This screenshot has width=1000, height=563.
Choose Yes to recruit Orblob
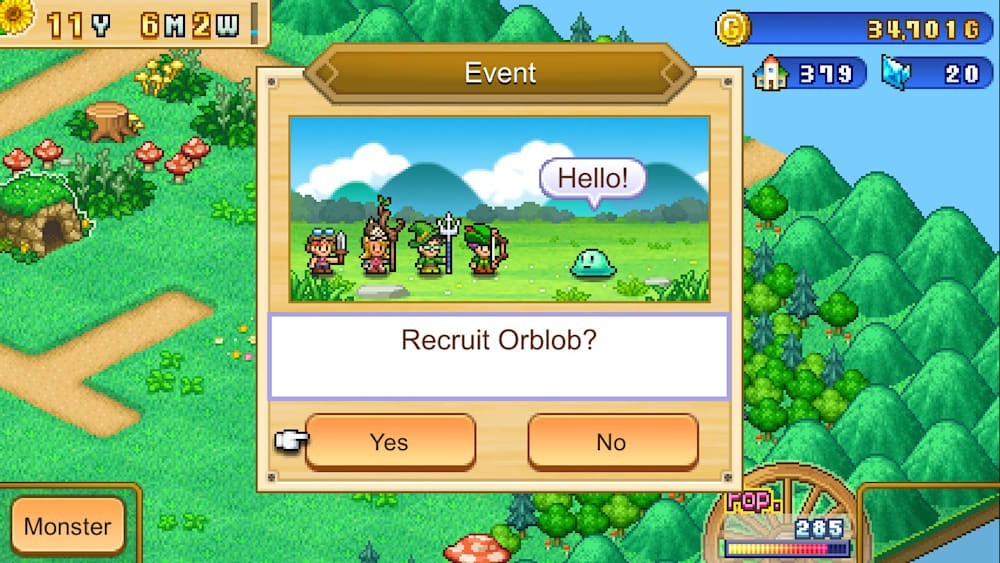click(390, 442)
